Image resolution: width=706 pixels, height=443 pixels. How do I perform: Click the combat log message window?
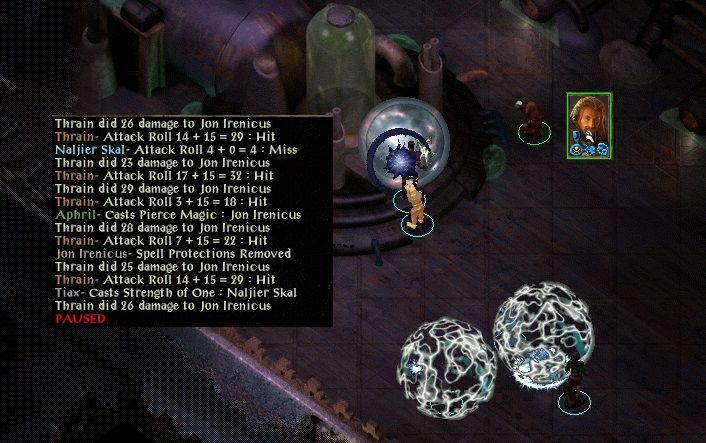coord(192,220)
